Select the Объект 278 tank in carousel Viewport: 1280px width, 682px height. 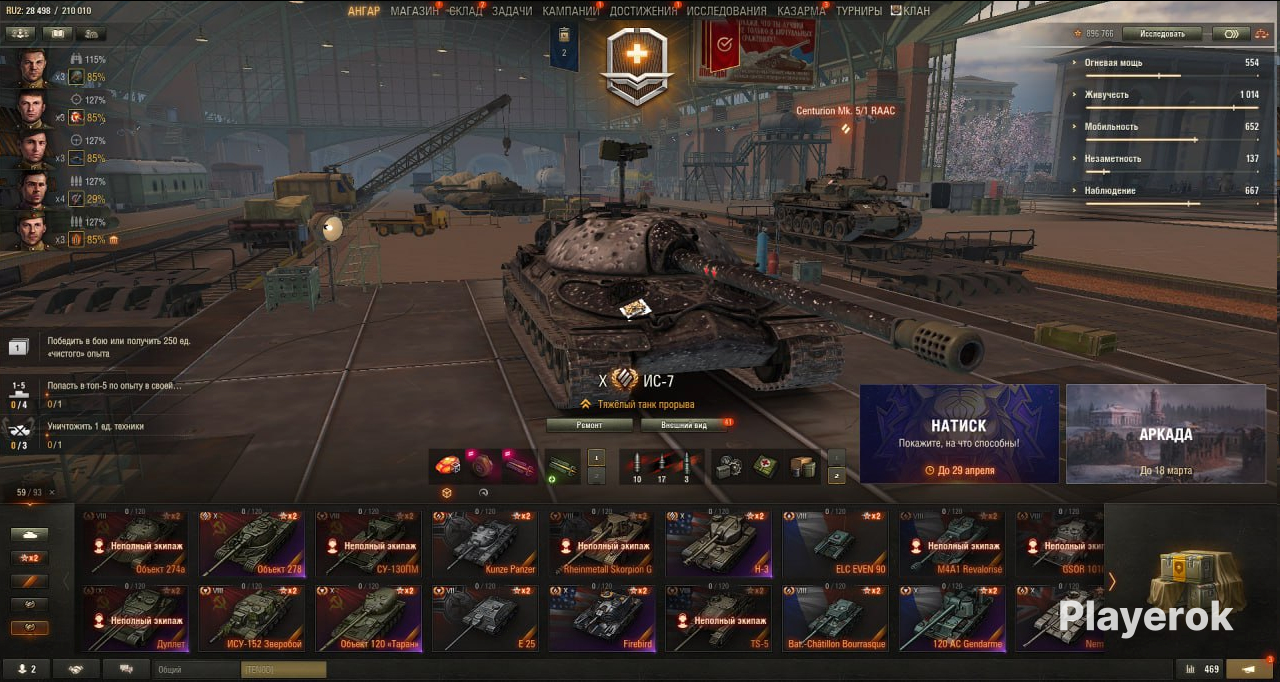251,544
